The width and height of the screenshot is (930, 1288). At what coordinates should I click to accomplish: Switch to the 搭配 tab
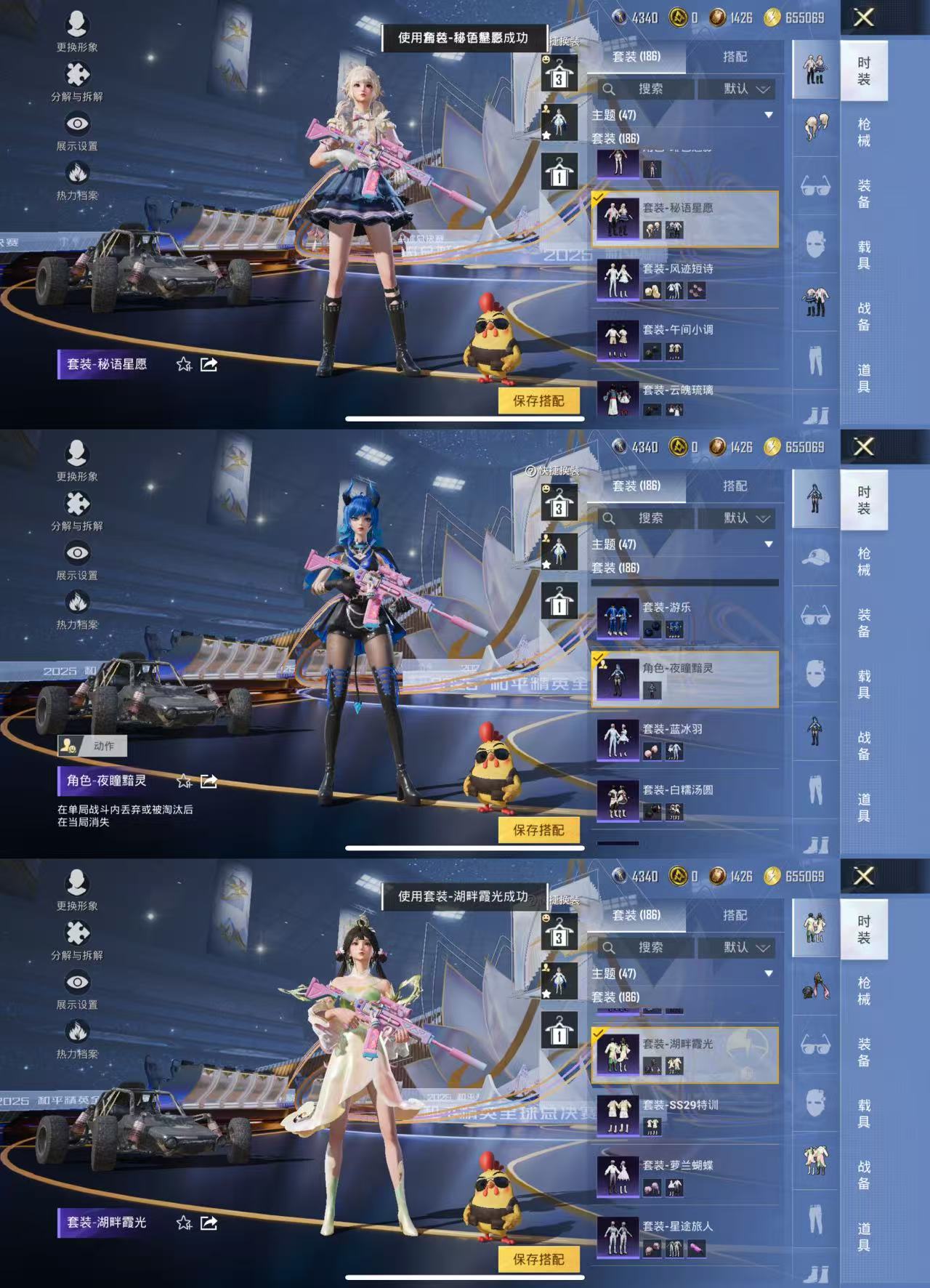coord(736,56)
